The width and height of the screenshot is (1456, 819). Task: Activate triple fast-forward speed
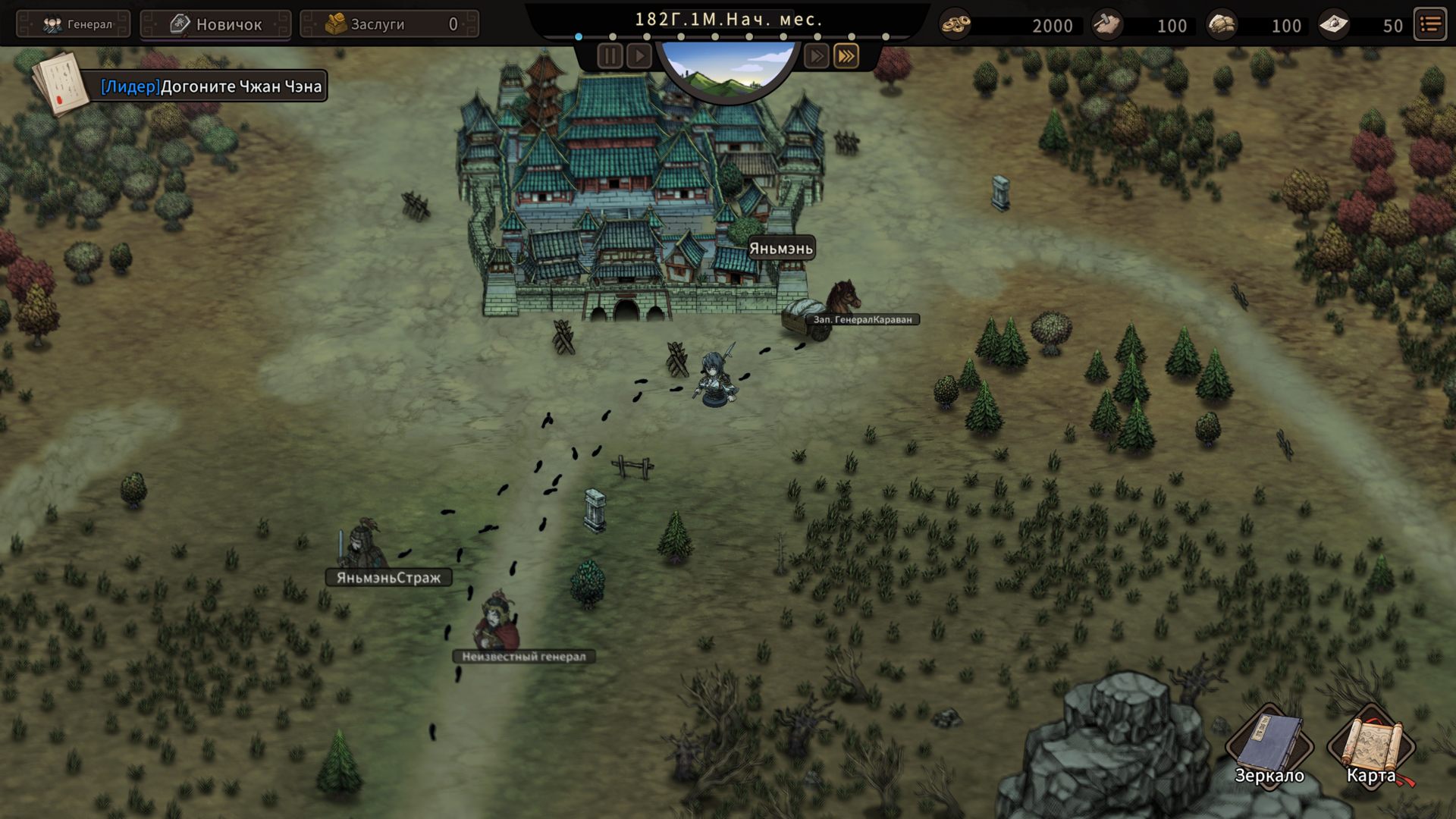tap(846, 56)
